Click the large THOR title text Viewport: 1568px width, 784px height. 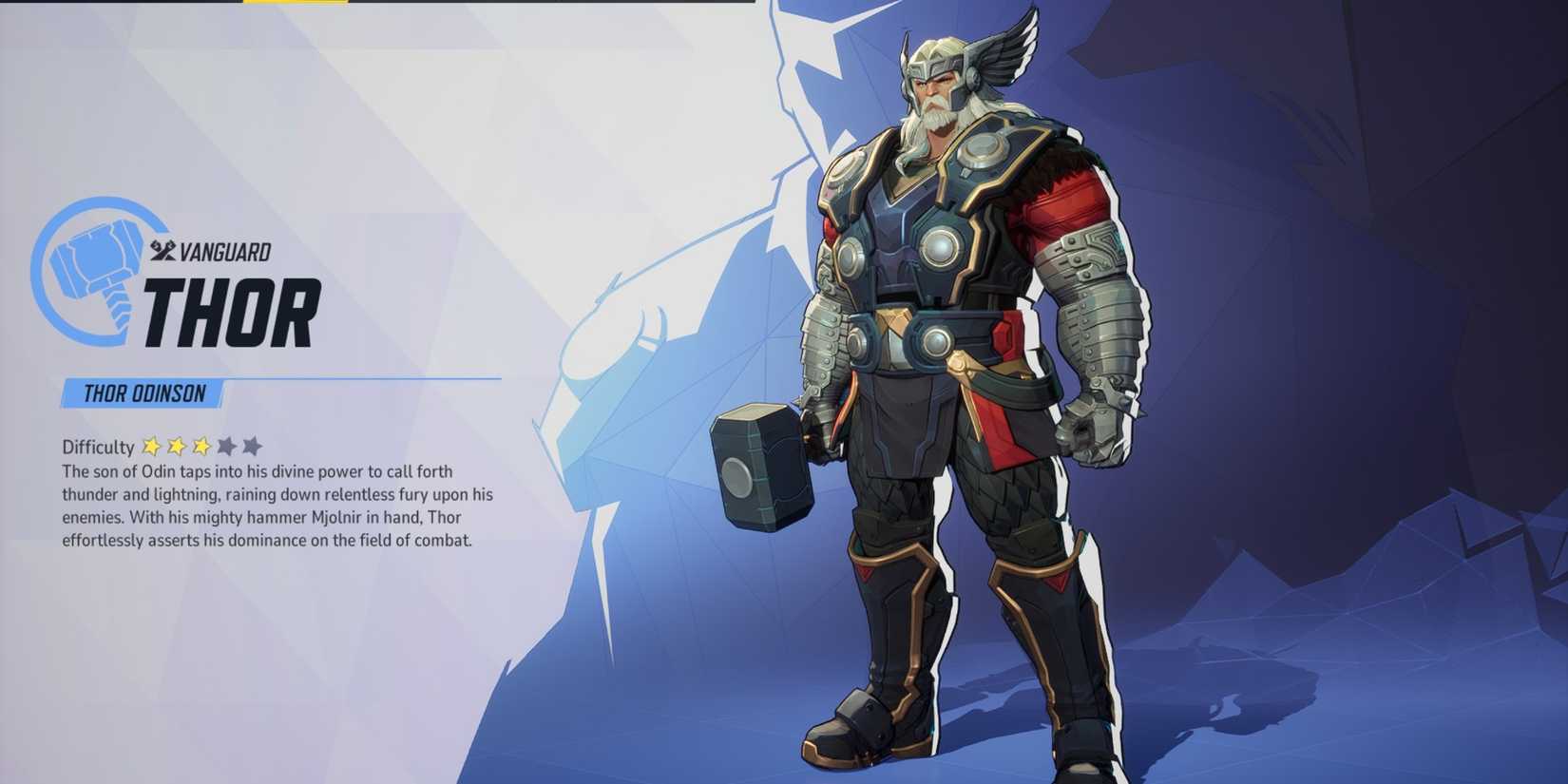[233, 314]
